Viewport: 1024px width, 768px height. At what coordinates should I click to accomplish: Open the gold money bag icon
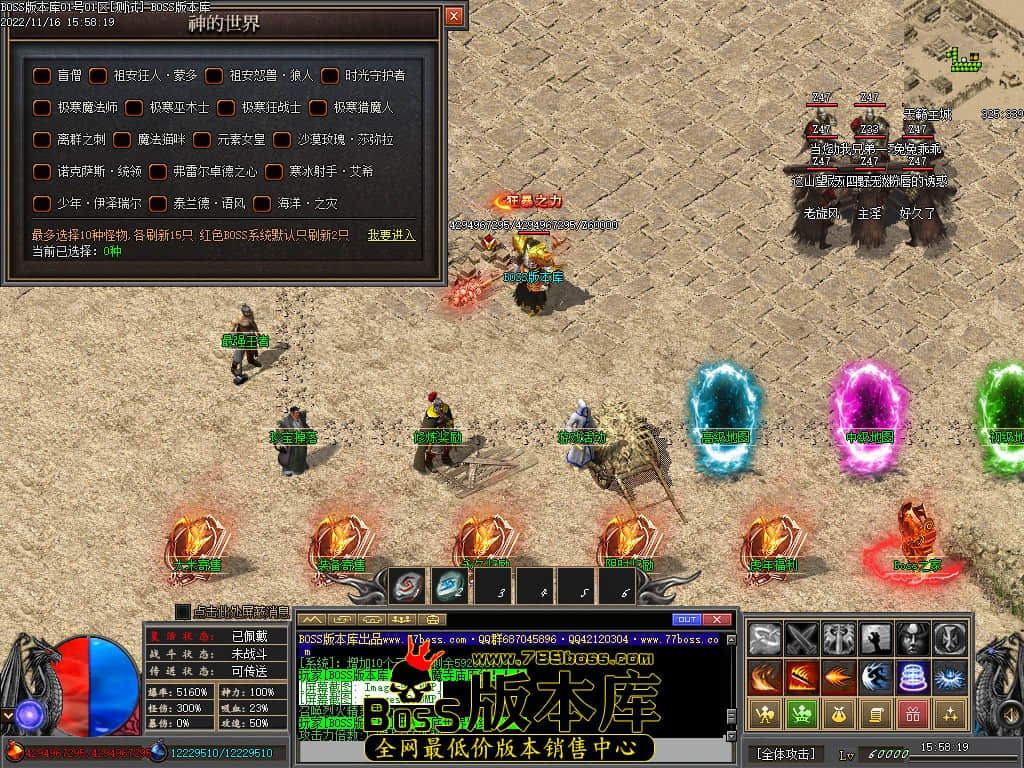tap(839, 714)
